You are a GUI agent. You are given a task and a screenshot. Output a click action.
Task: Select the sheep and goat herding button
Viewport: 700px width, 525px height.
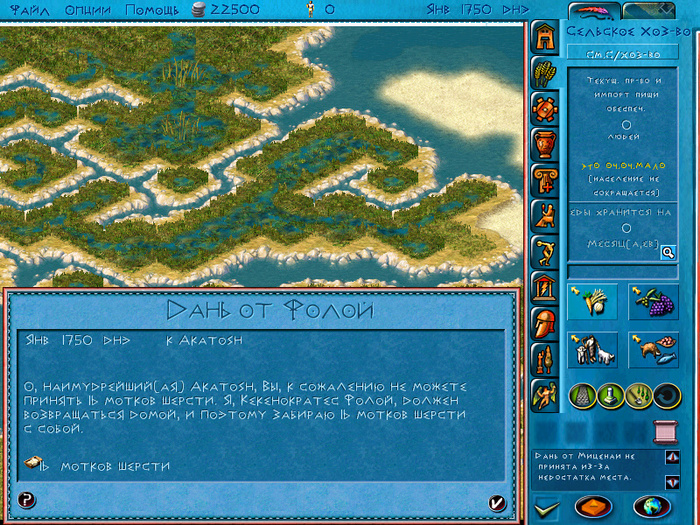tap(592, 349)
